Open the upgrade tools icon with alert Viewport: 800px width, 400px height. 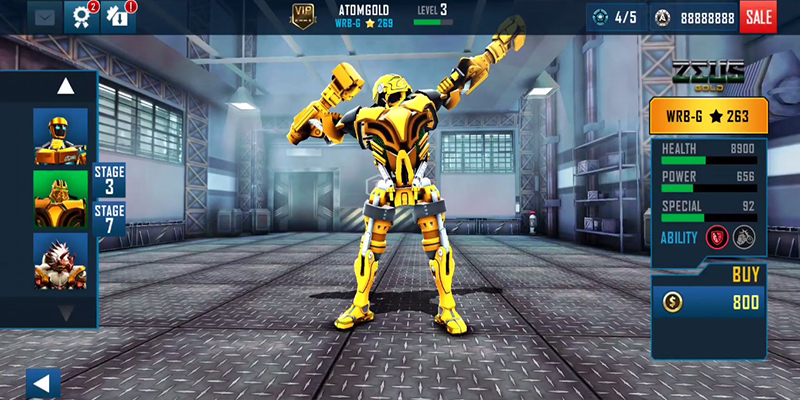(x=118, y=16)
